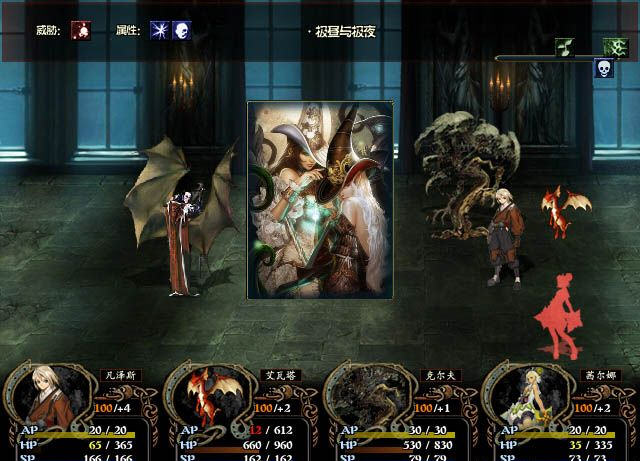The height and width of the screenshot is (461, 640).
Task: Click the green music note icon
Action: point(565,47)
